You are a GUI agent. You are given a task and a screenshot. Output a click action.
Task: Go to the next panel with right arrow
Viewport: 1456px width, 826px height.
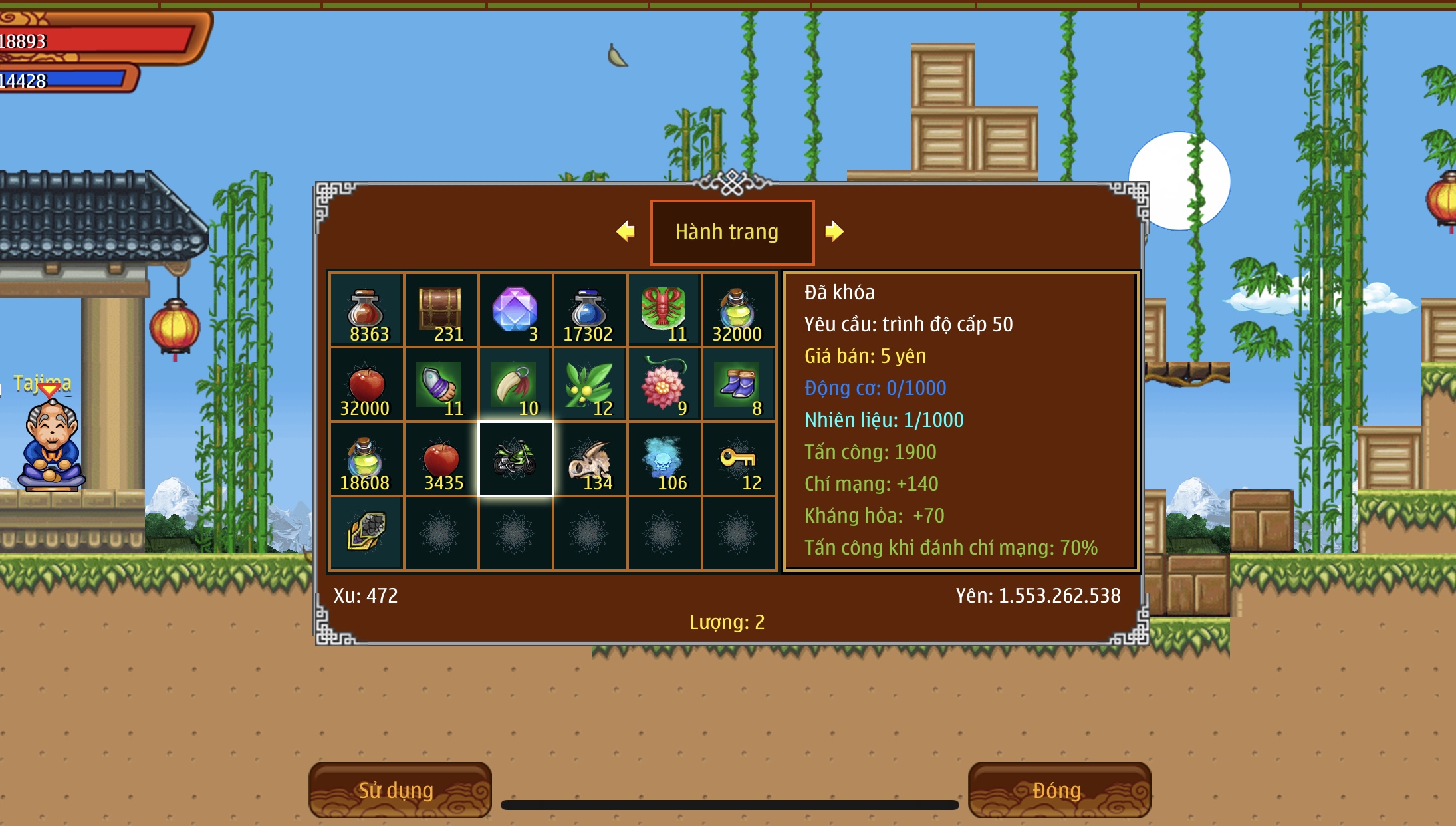(x=834, y=231)
